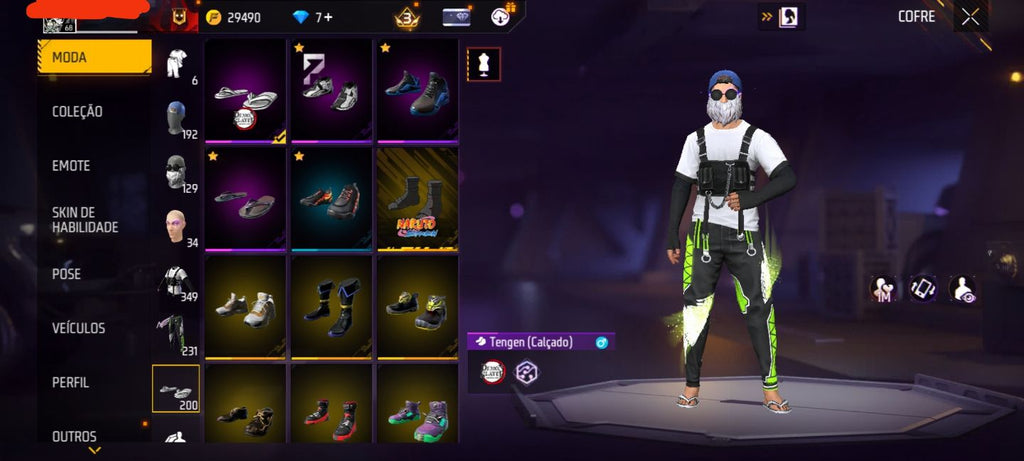Click the mannequin preview icon

click(x=484, y=65)
